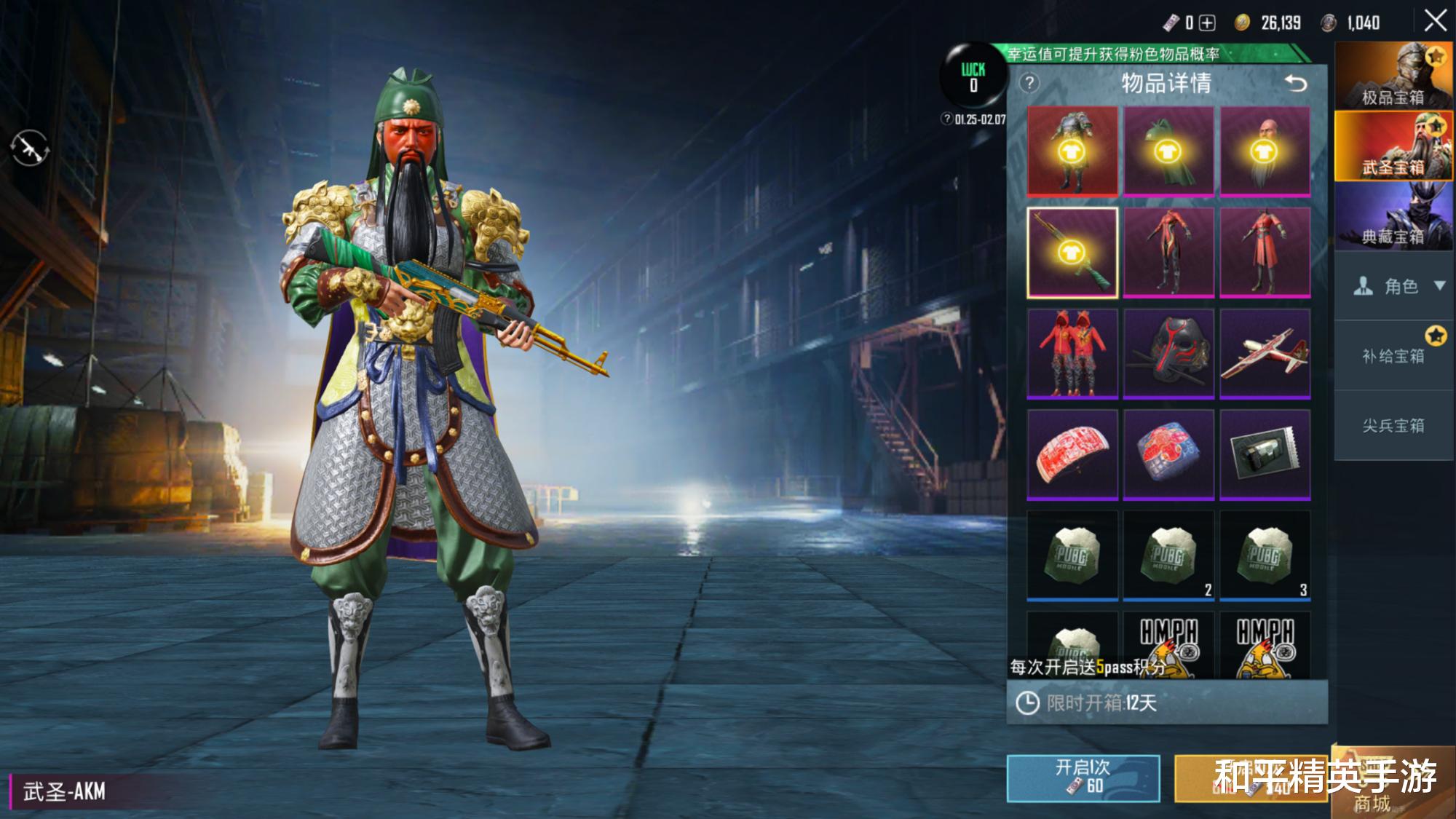Select the 武圣 AKM weapon skin item
The width and height of the screenshot is (1456, 819).
pos(1072,252)
